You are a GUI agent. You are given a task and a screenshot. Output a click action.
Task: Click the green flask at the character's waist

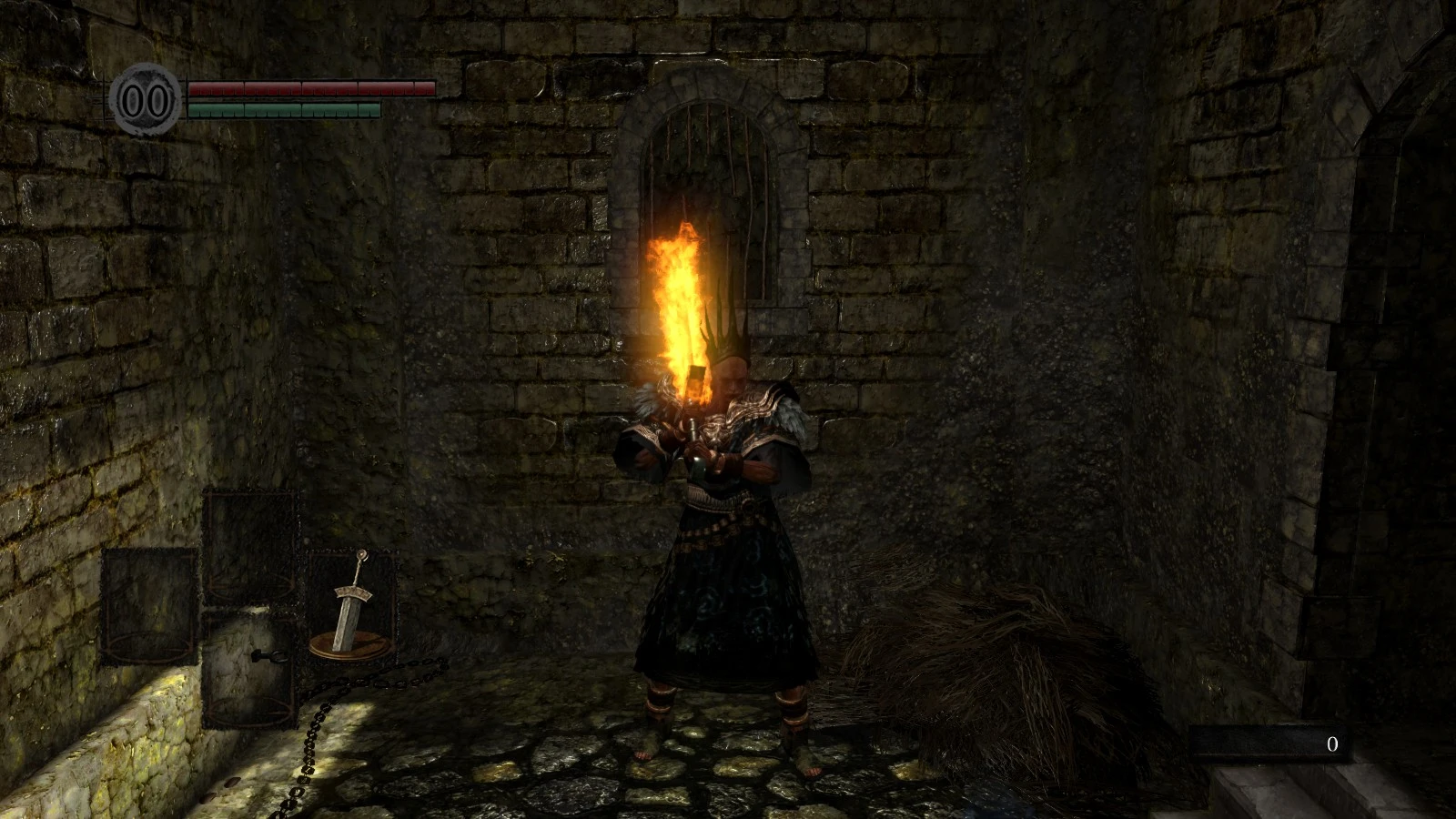click(x=699, y=464)
